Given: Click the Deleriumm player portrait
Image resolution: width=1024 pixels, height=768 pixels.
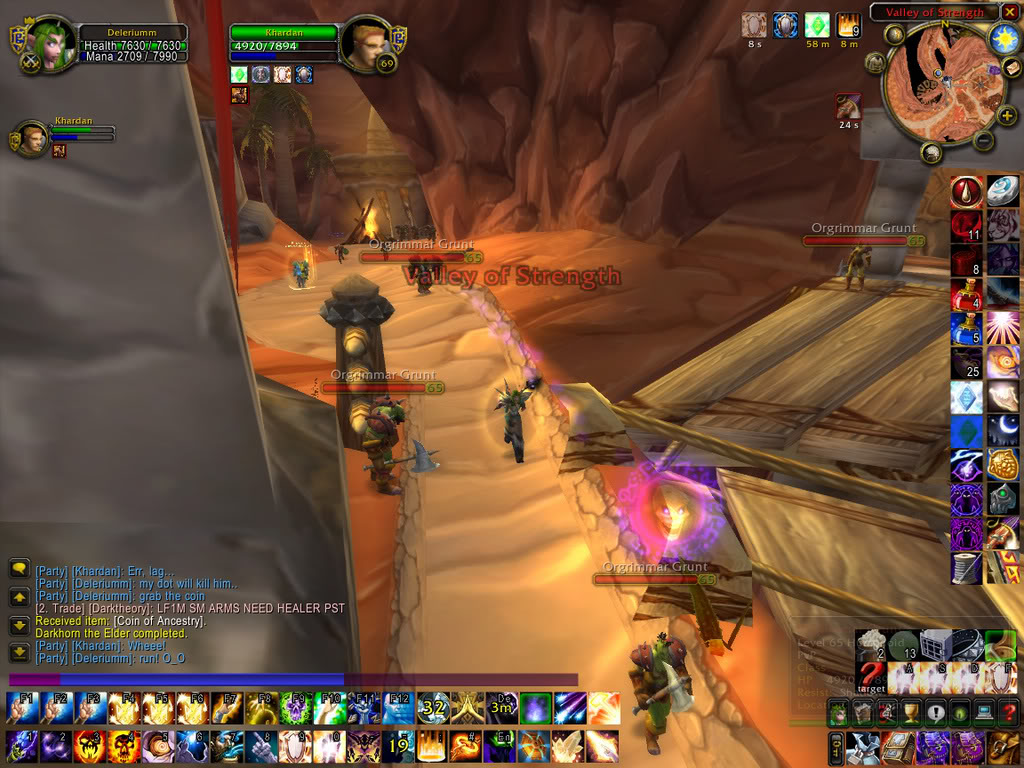Looking at the screenshot, I should 50,43.
